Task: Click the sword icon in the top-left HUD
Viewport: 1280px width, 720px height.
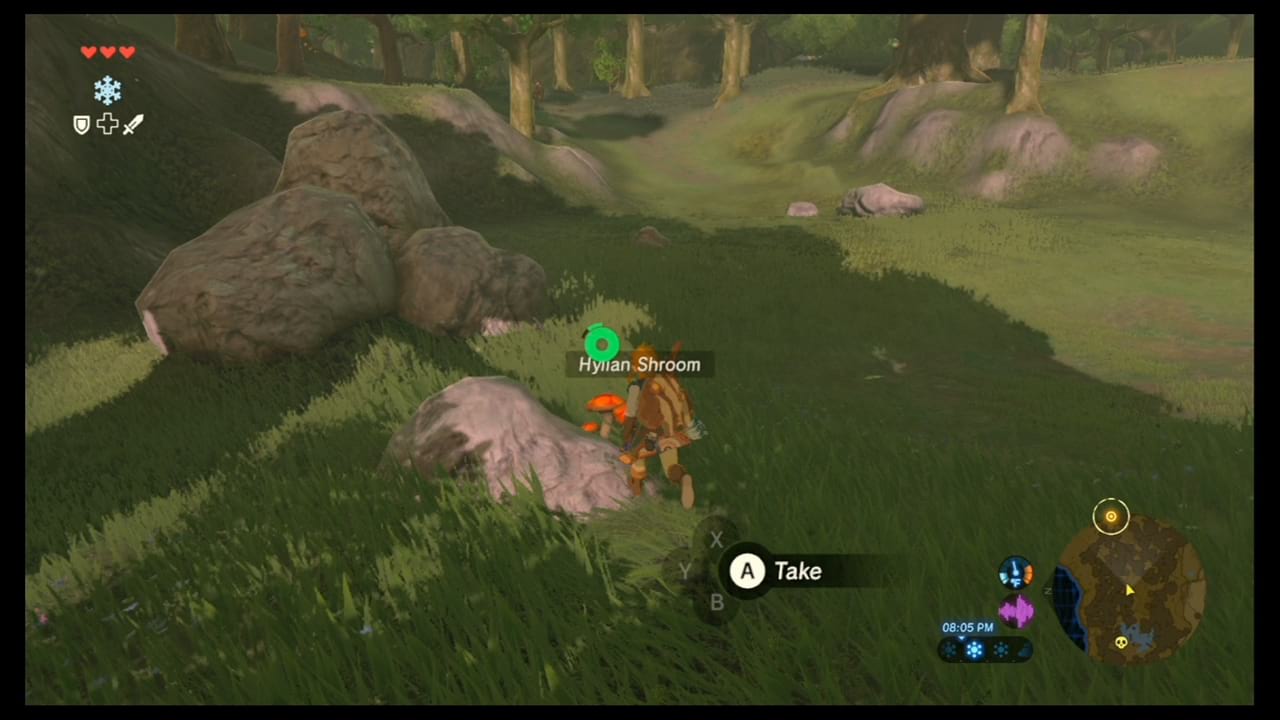Action: (134, 124)
